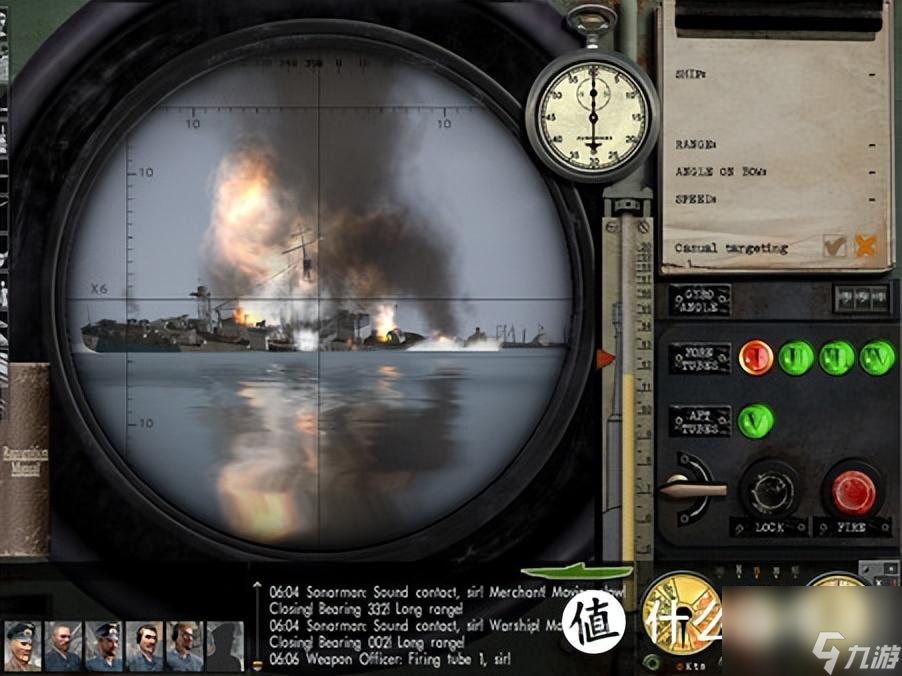Select fore torpedo tube I
This screenshot has width=902, height=676.
tap(756, 357)
